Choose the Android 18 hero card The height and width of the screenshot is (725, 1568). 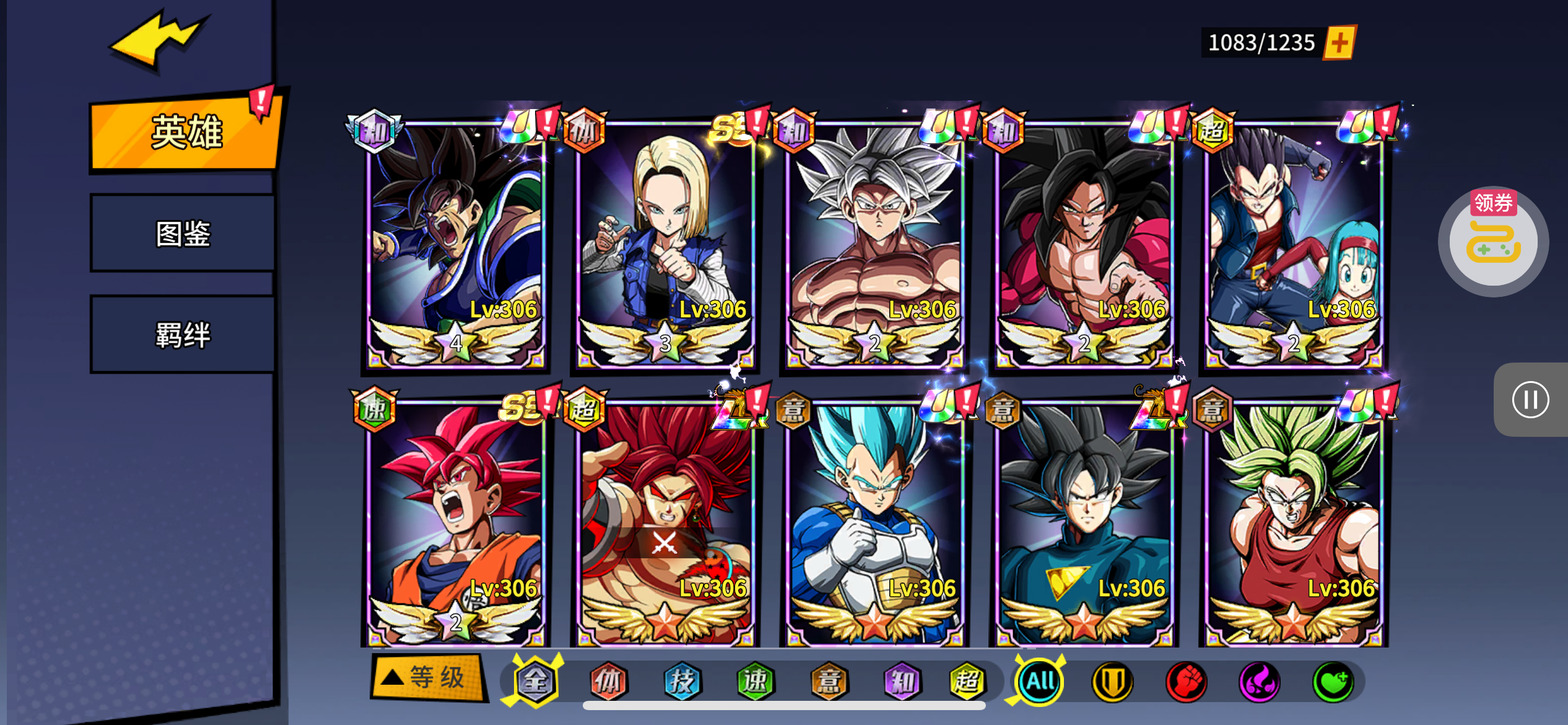[x=665, y=245]
